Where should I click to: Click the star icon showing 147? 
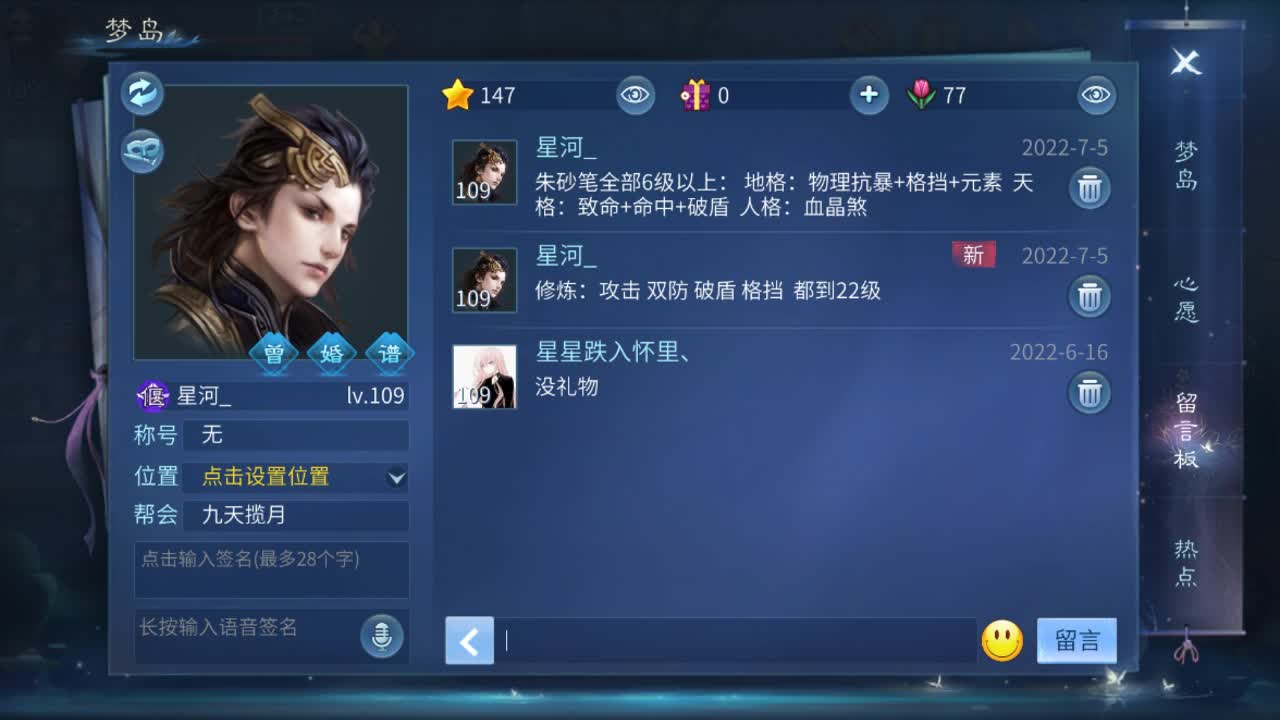click(x=459, y=94)
